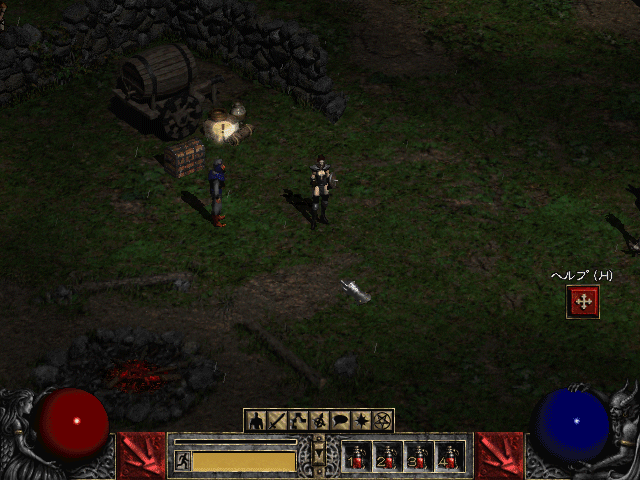Image resolution: width=640 pixels, height=480 pixels.
Task: Open game menu pentagram icon
Action: click(382, 421)
